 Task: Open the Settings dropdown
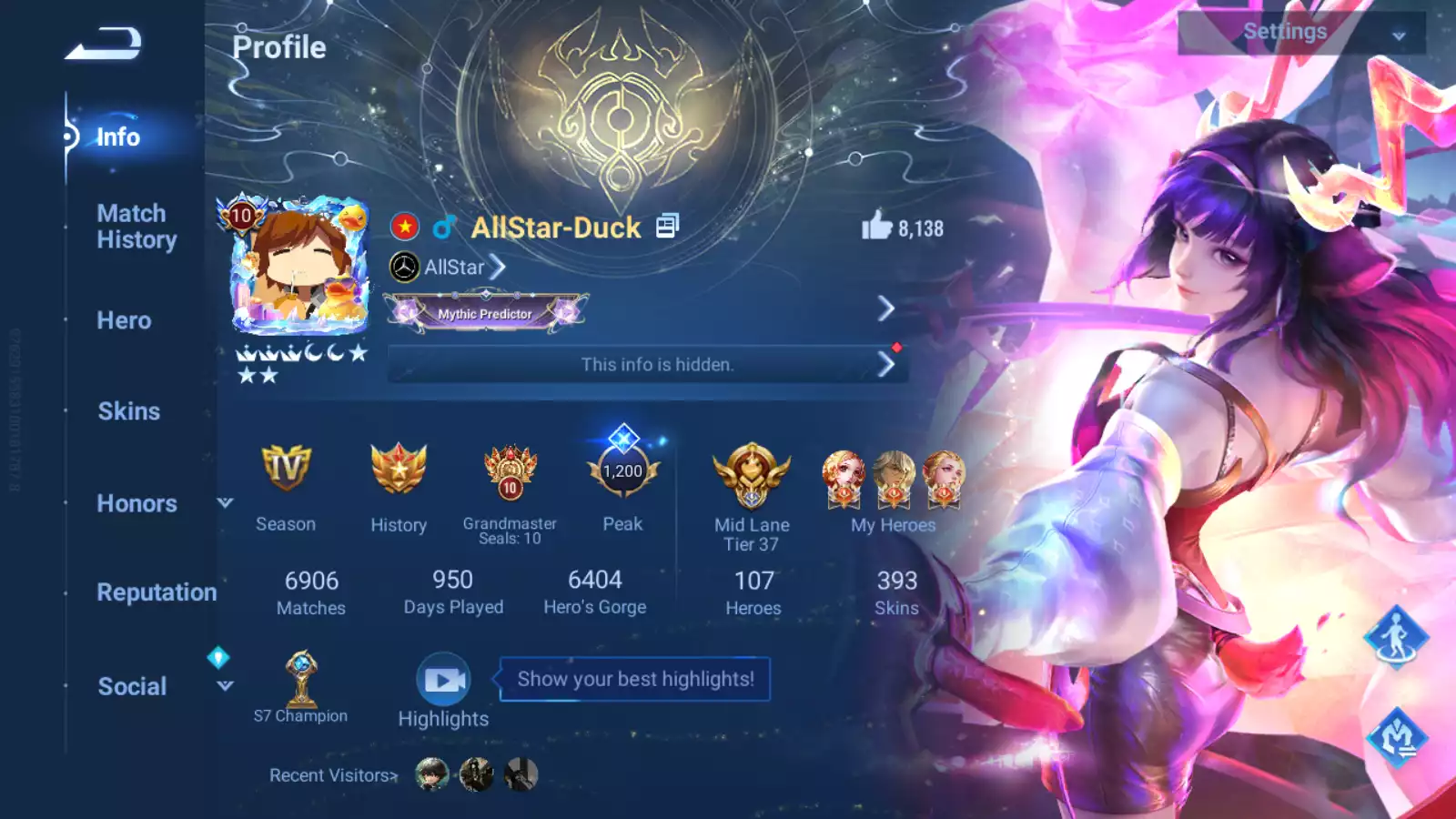click(x=1300, y=33)
